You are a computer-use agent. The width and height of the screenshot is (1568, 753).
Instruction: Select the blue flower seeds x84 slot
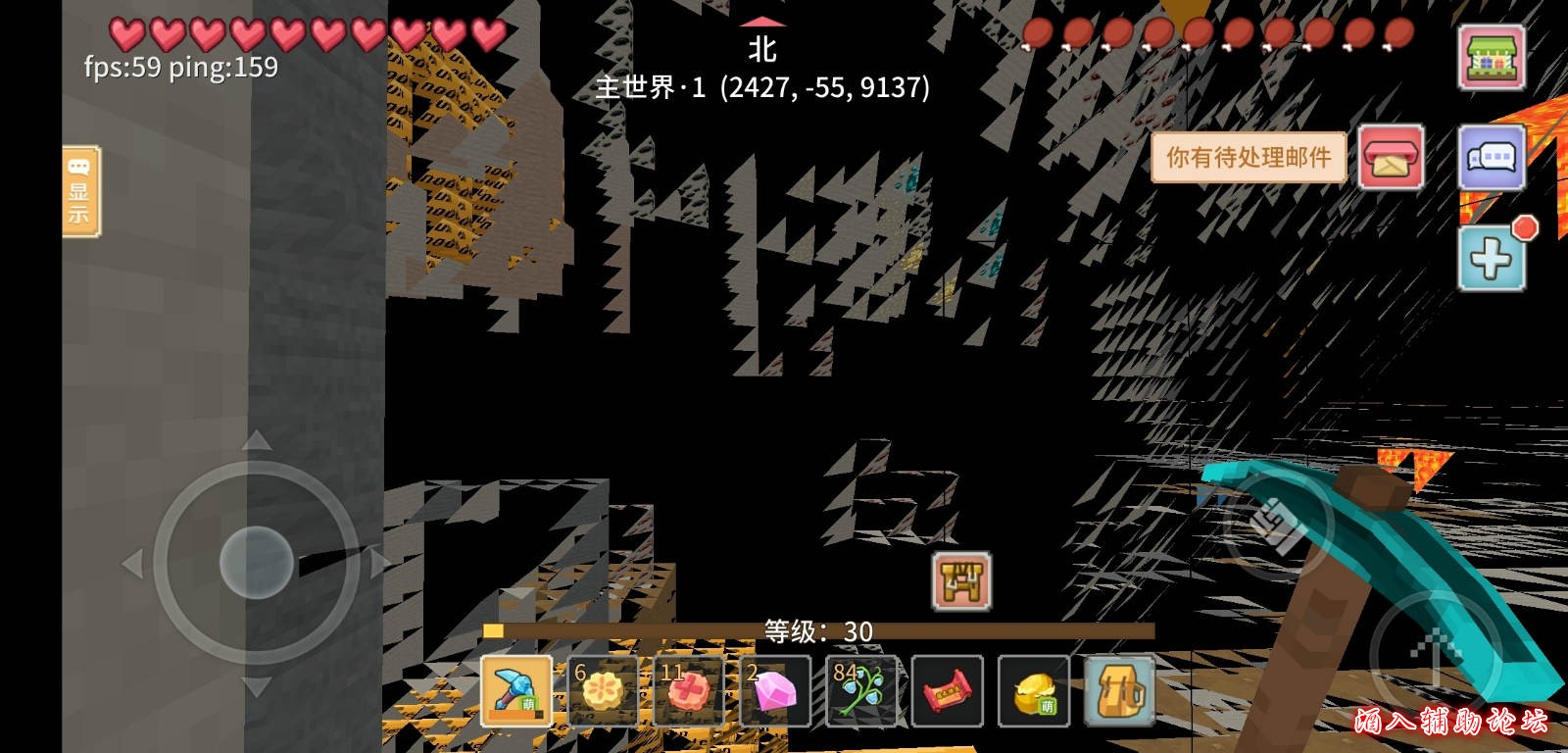pyautogui.click(x=859, y=690)
